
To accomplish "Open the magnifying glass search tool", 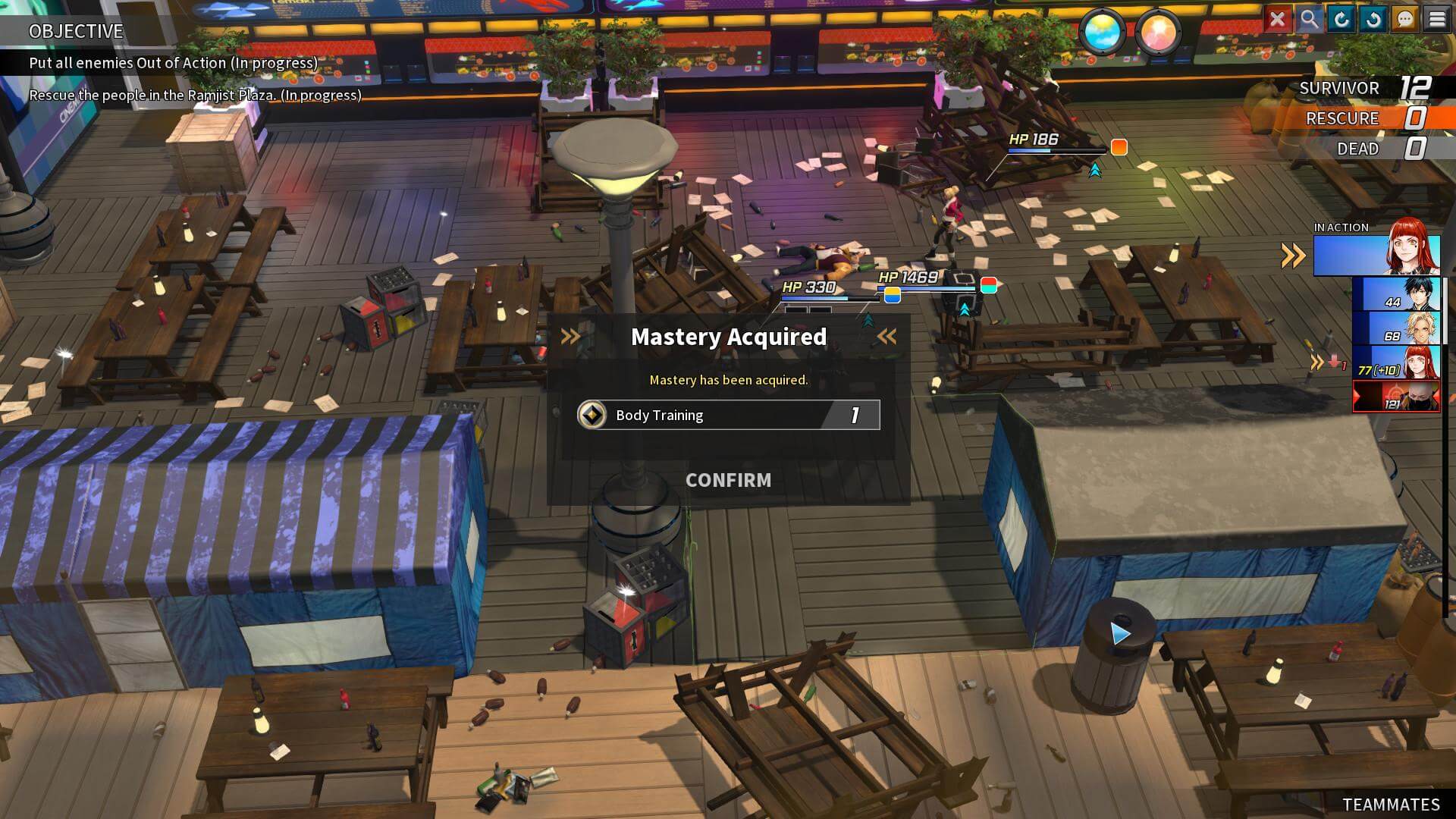I will click(1309, 19).
